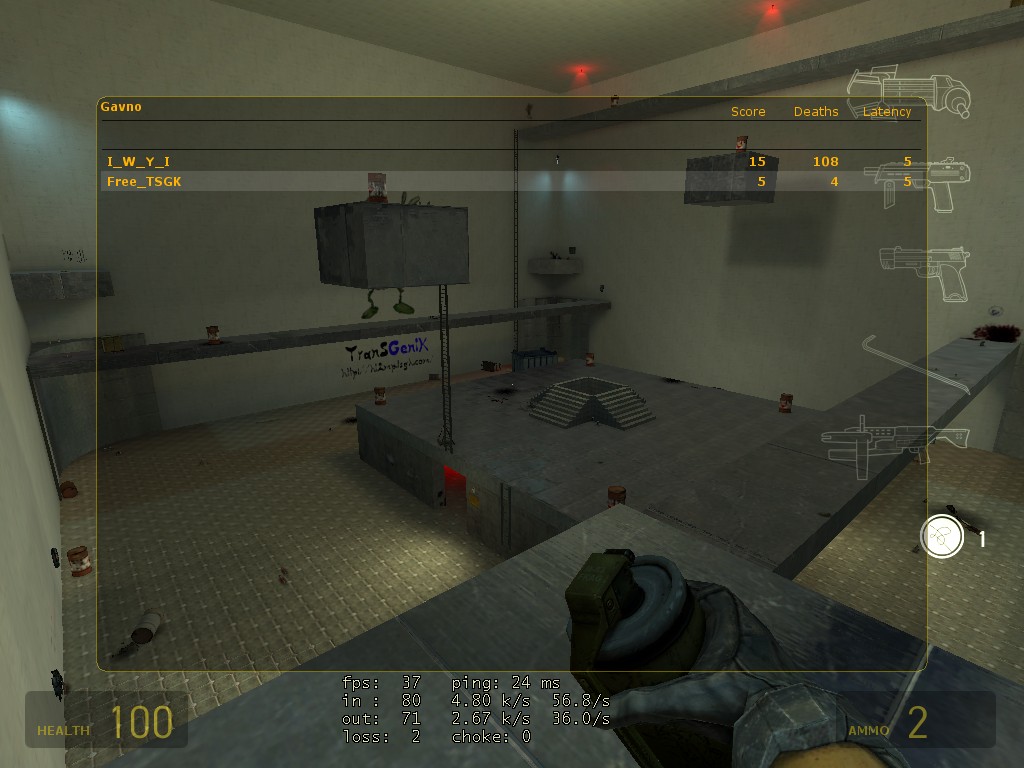Click the Latency column header
This screenshot has height=768, width=1024.
click(887, 112)
